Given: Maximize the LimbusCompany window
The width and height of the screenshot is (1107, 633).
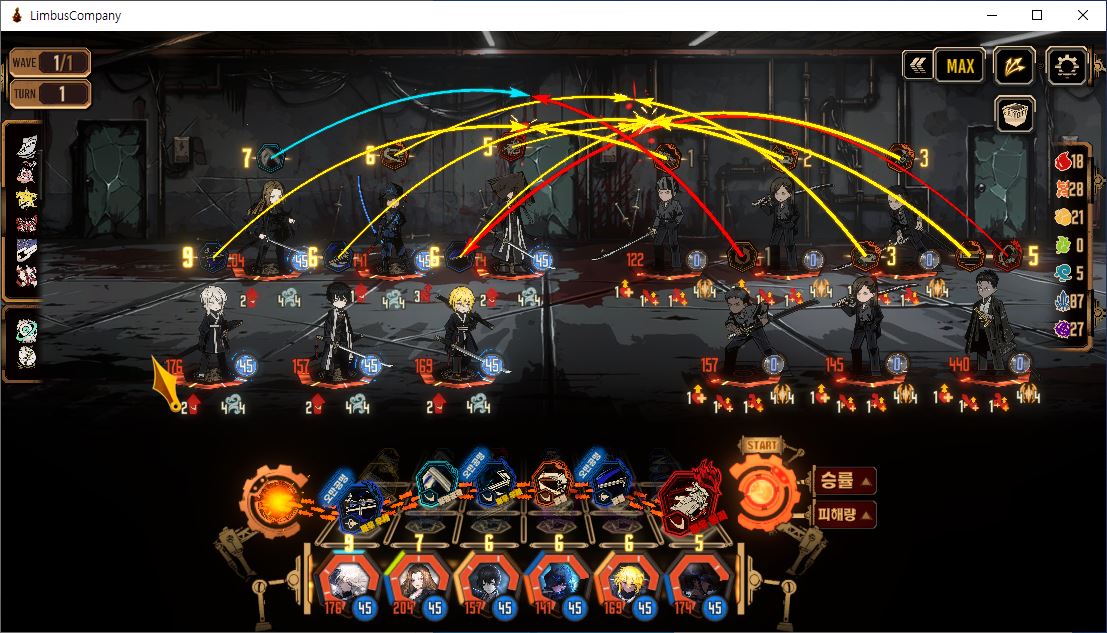Looking at the screenshot, I should (1037, 15).
